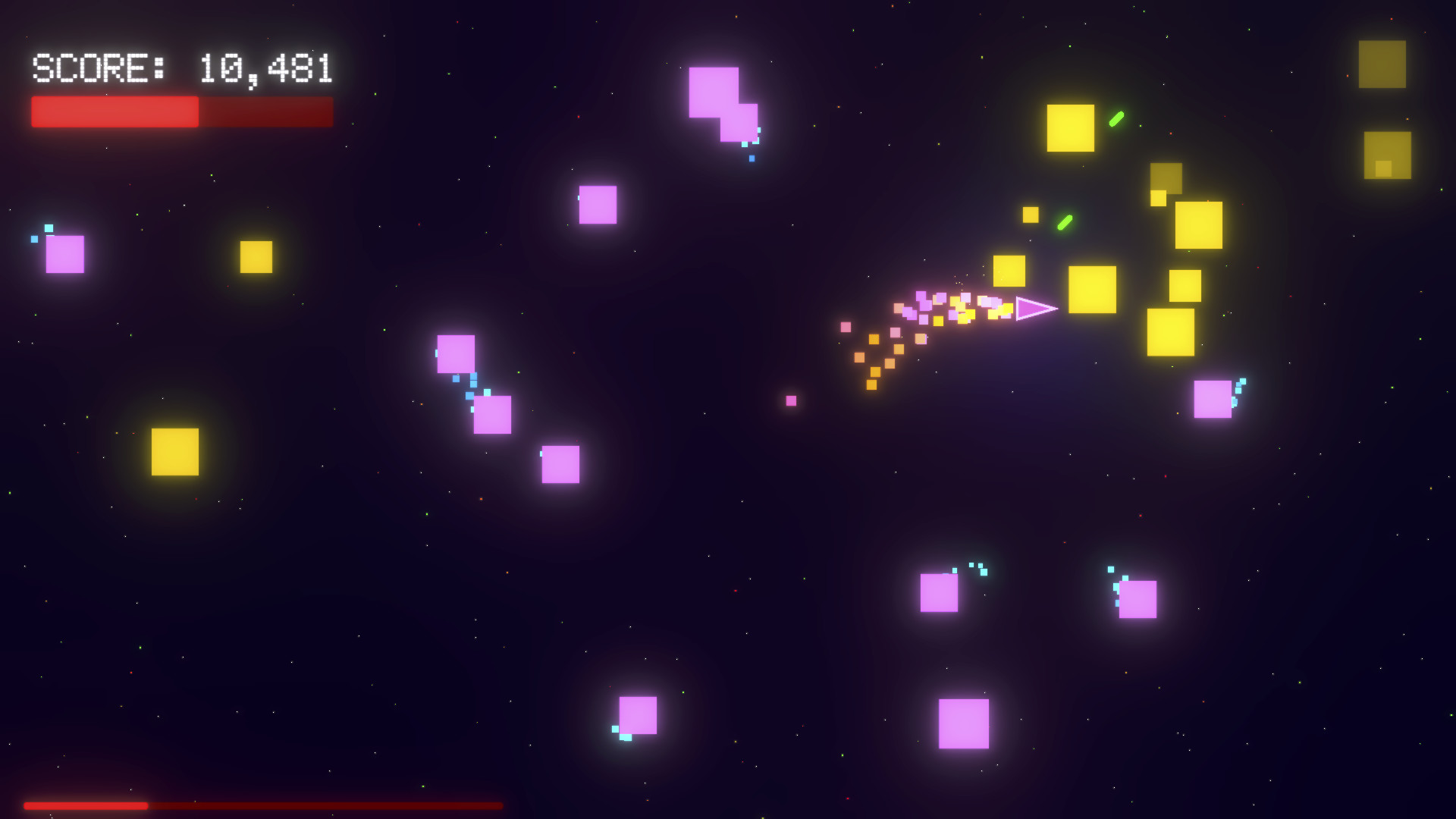Select the SCORE: 10,481 text label
The image size is (1456, 819).
click(180, 70)
